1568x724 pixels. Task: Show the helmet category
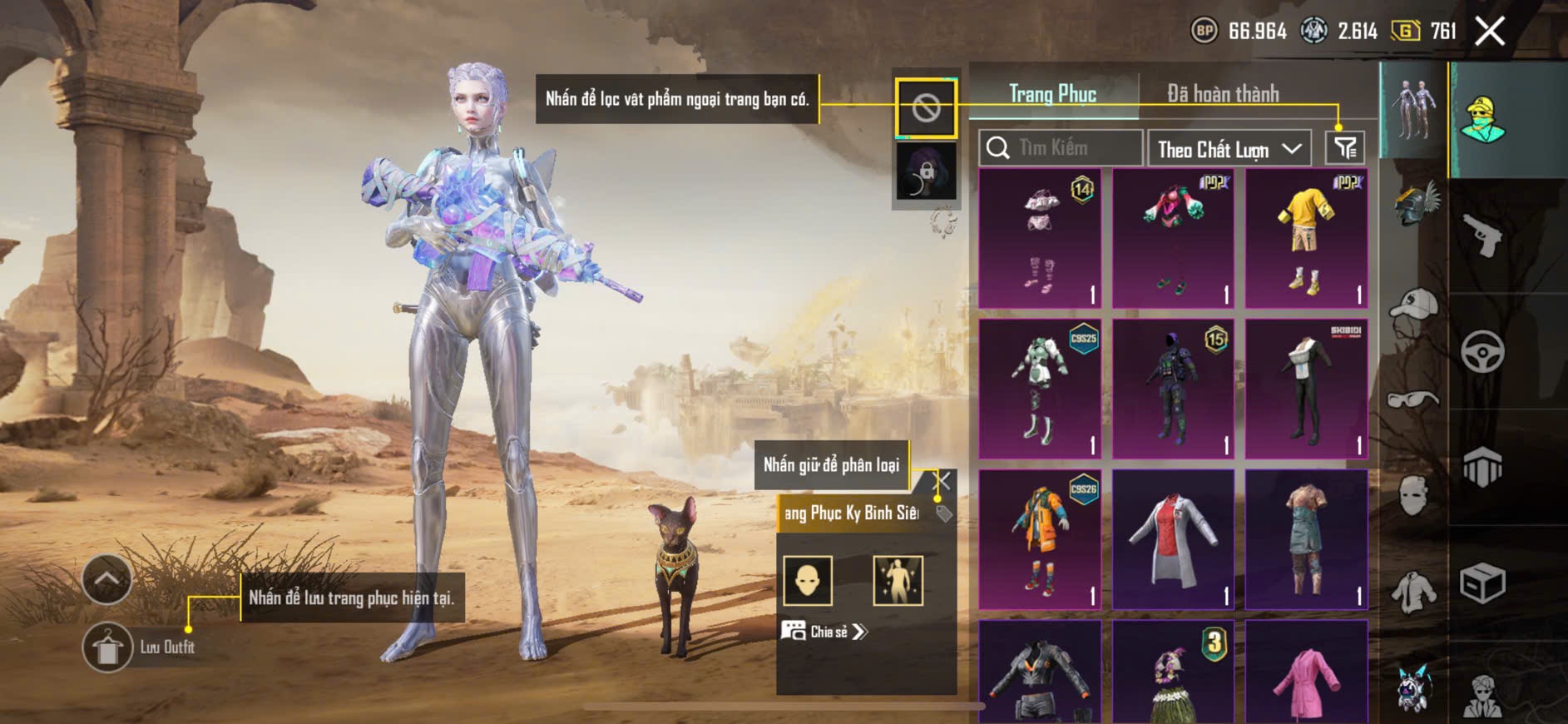tap(1415, 204)
